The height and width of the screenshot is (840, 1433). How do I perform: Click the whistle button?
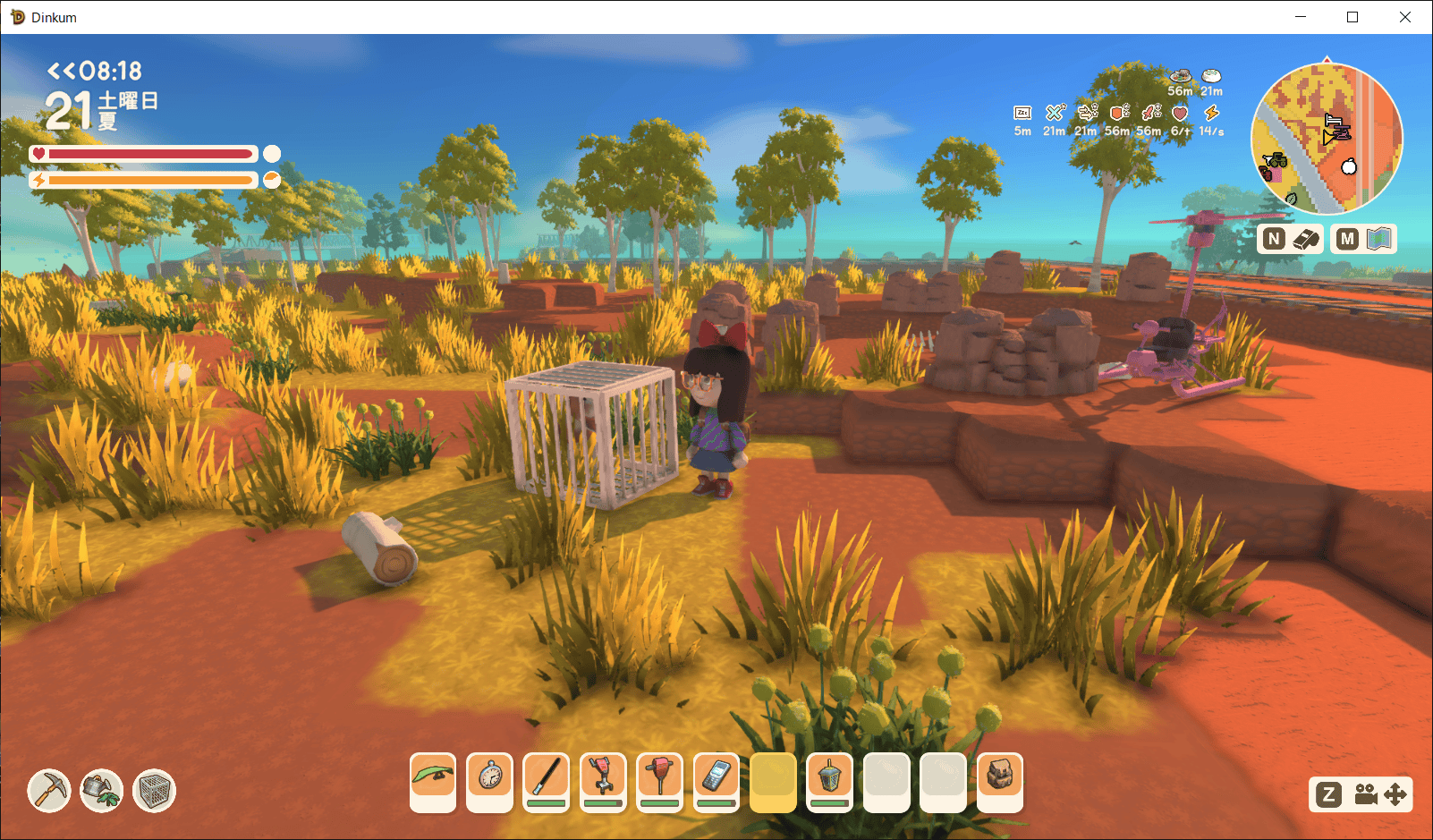click(1290, 239)
